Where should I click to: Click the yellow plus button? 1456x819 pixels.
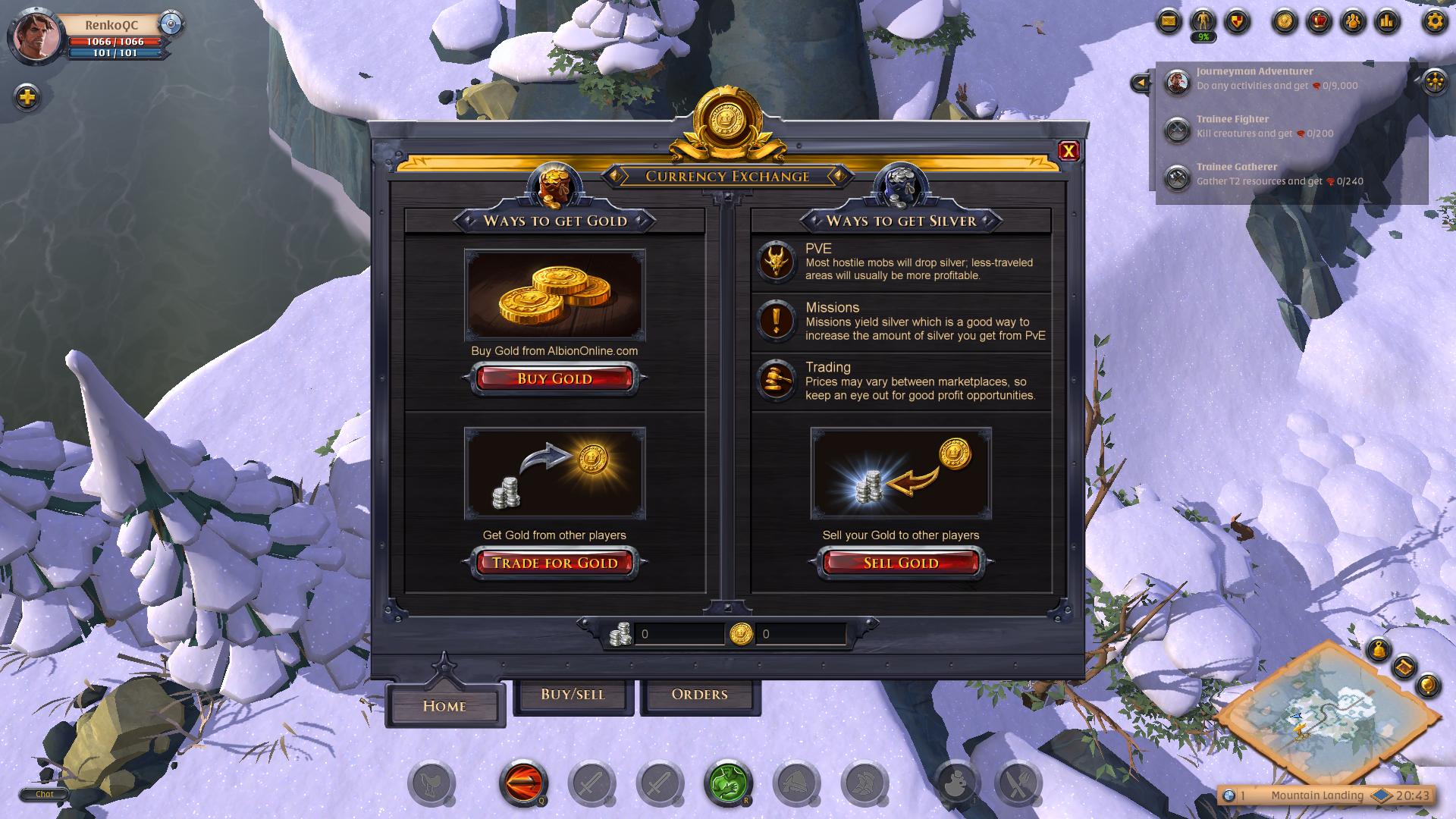tap(27, 97)
